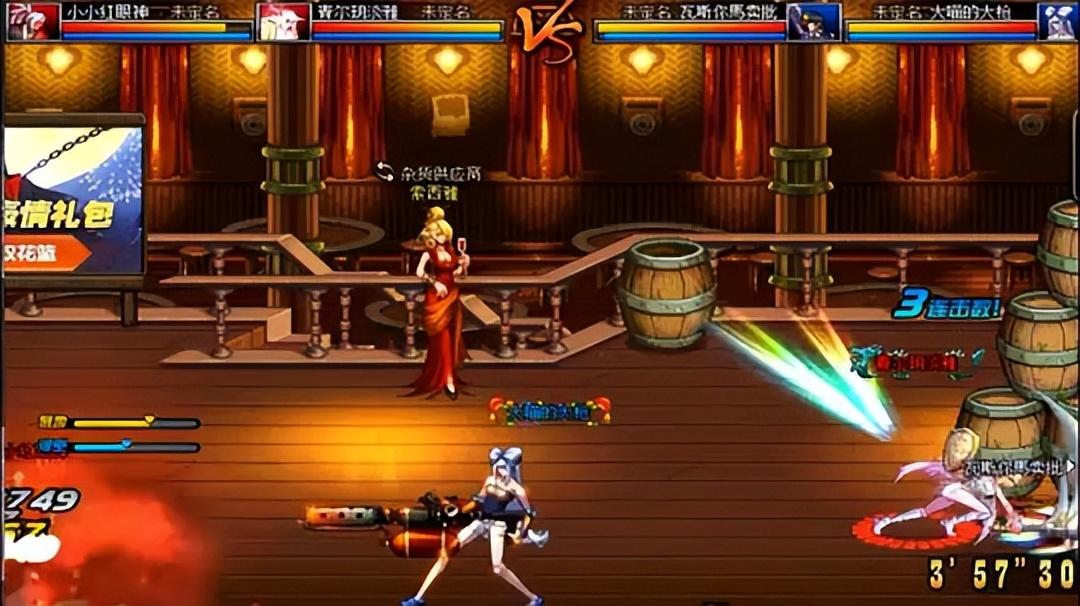Click the white-haired fighter portrait on red background
This screenshot has height=606, width=1080.
tap(284, 21)
